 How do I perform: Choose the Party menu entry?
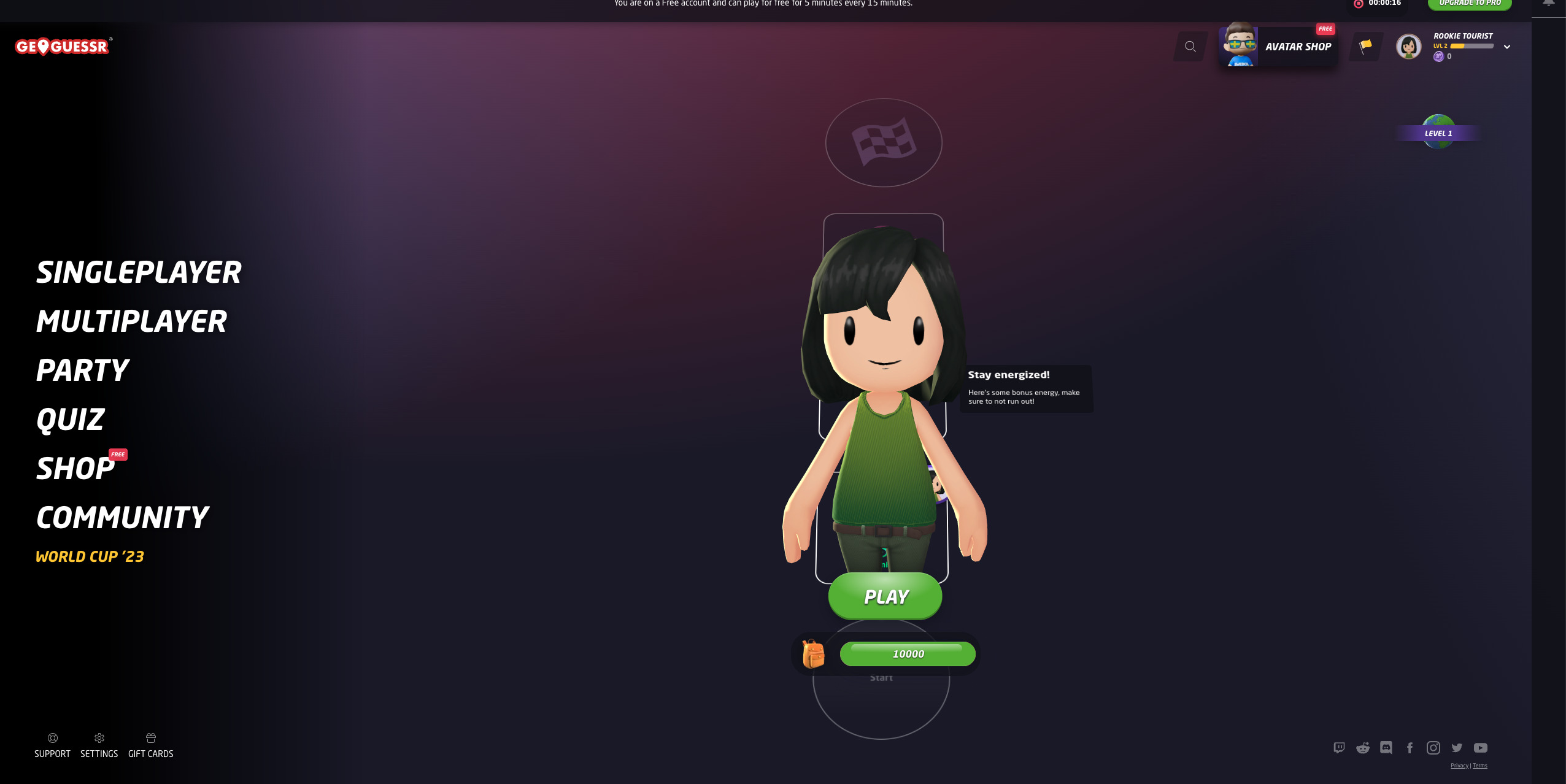click(x=82, y=371)
